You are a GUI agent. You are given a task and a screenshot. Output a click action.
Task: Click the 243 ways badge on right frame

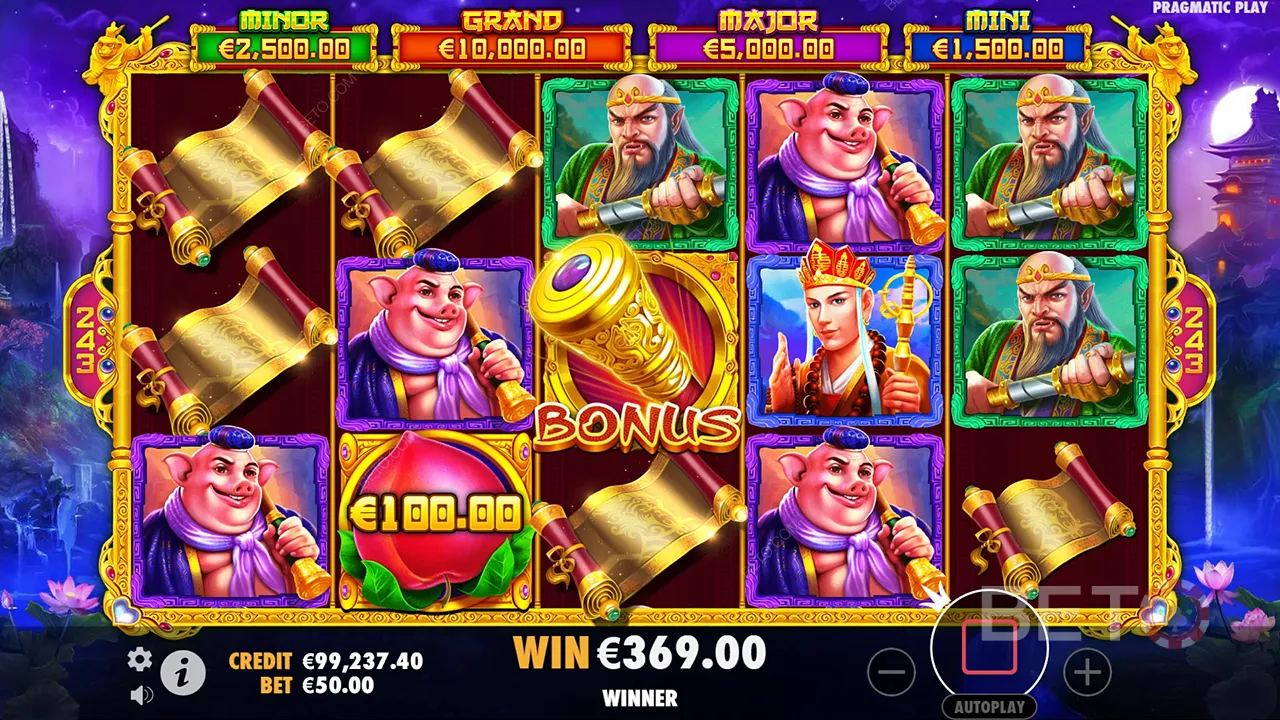pyautogui.click(x=1194, y=335)
